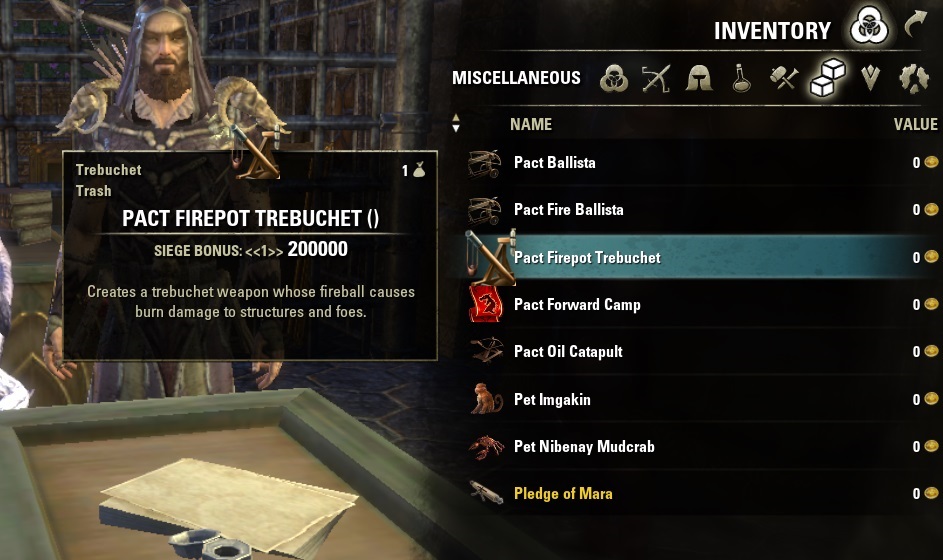Switch to the broken-gear junk filter tab

click(x=913, y=78)
